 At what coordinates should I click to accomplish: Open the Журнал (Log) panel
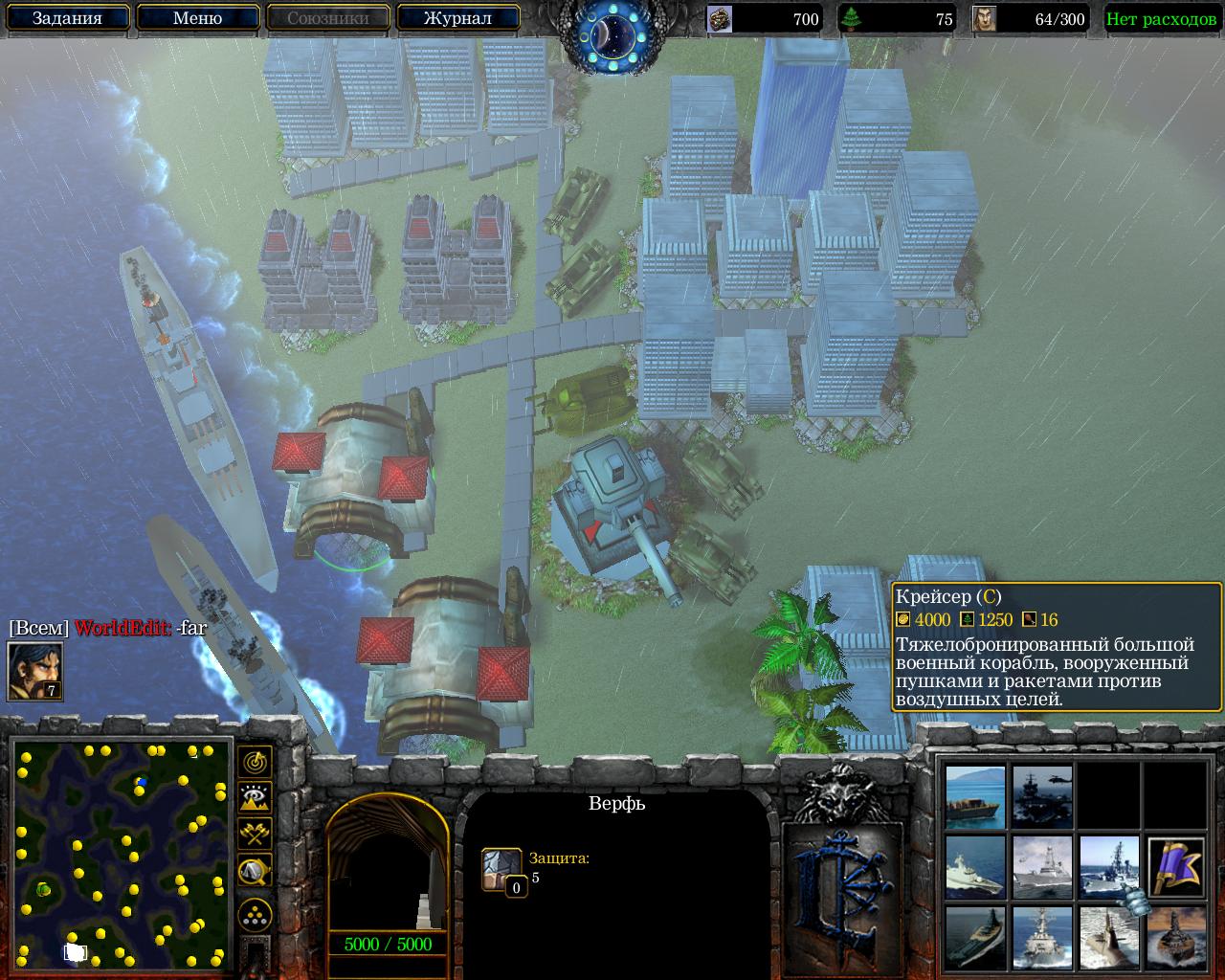click(x=457, y=18)
